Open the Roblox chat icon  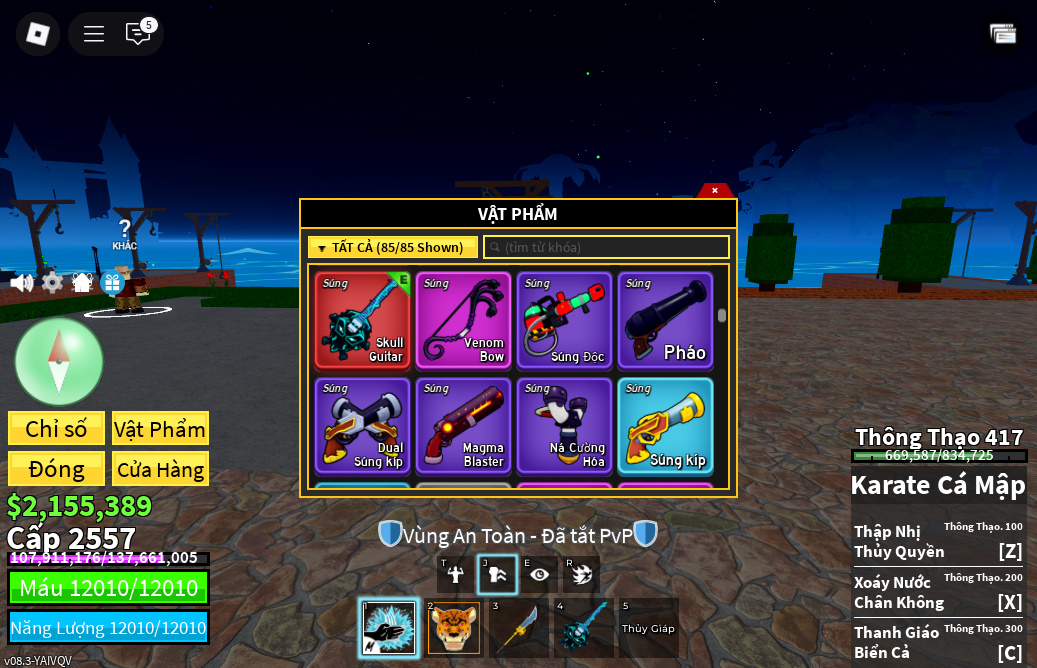pos(138,34)
